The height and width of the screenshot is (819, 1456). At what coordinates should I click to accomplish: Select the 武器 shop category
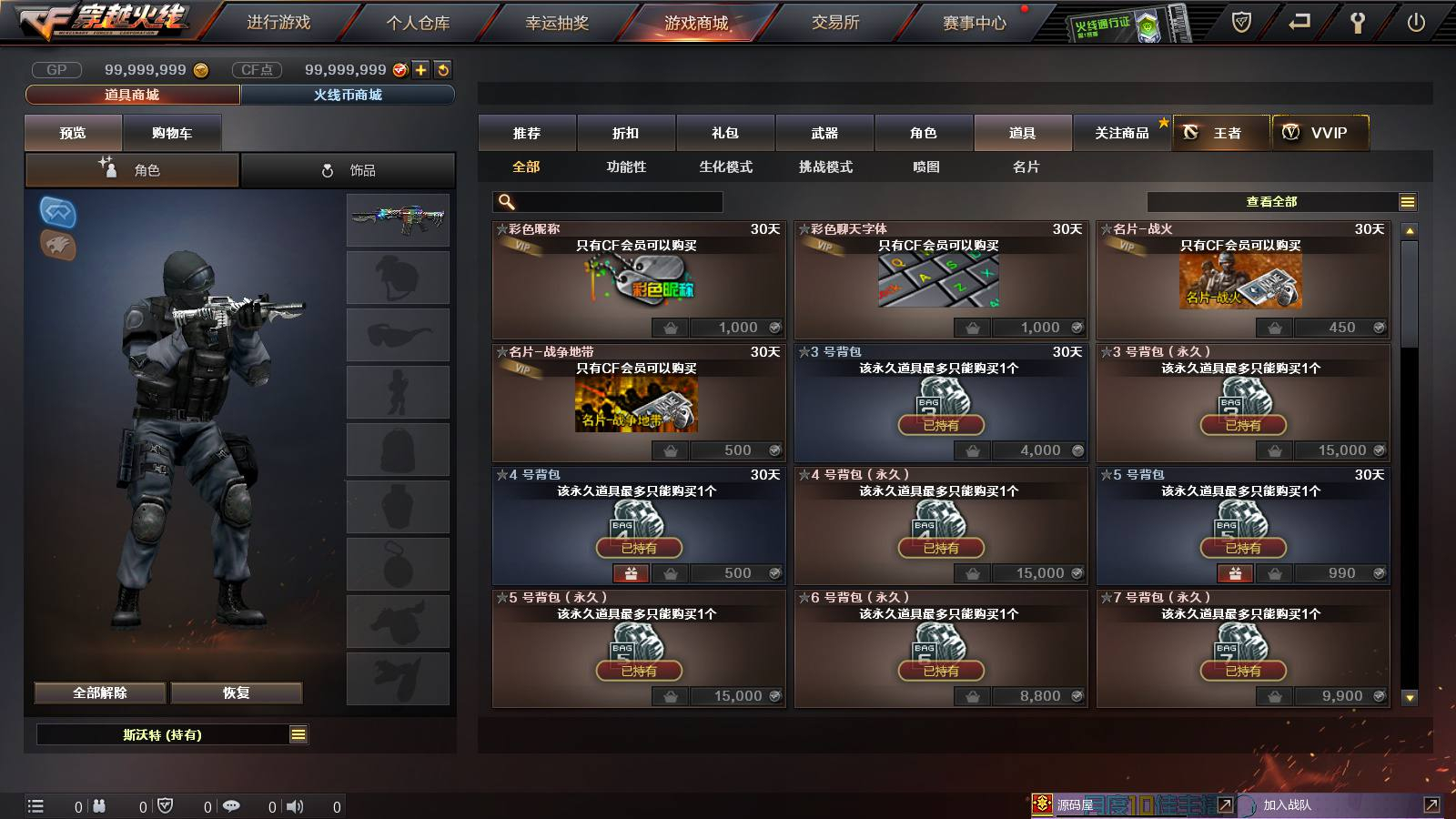[824, 133]
